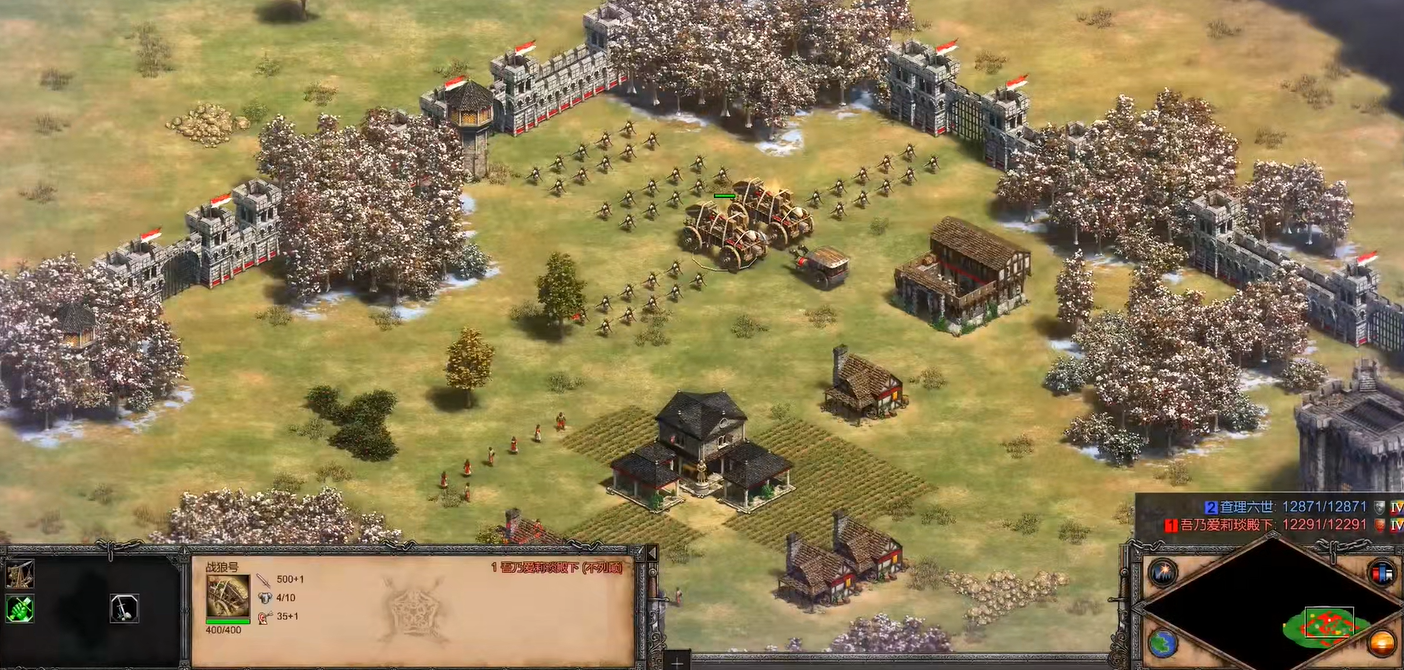
Task: Collapse the info panel with the arrow
Action: click(652, 553)
